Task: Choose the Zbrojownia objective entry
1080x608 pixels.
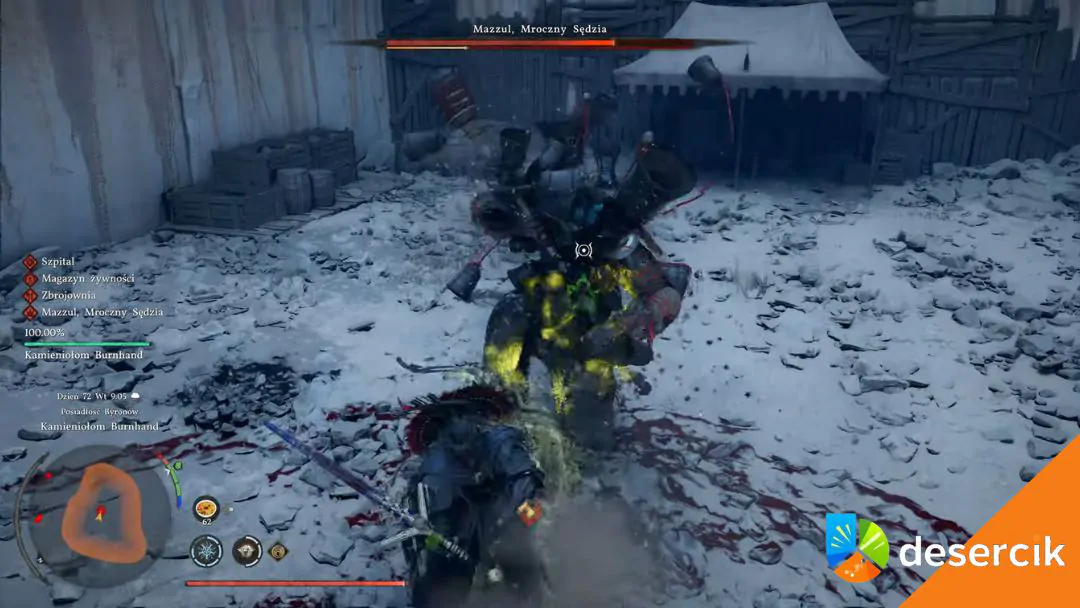Action: [x=68, y=295]
